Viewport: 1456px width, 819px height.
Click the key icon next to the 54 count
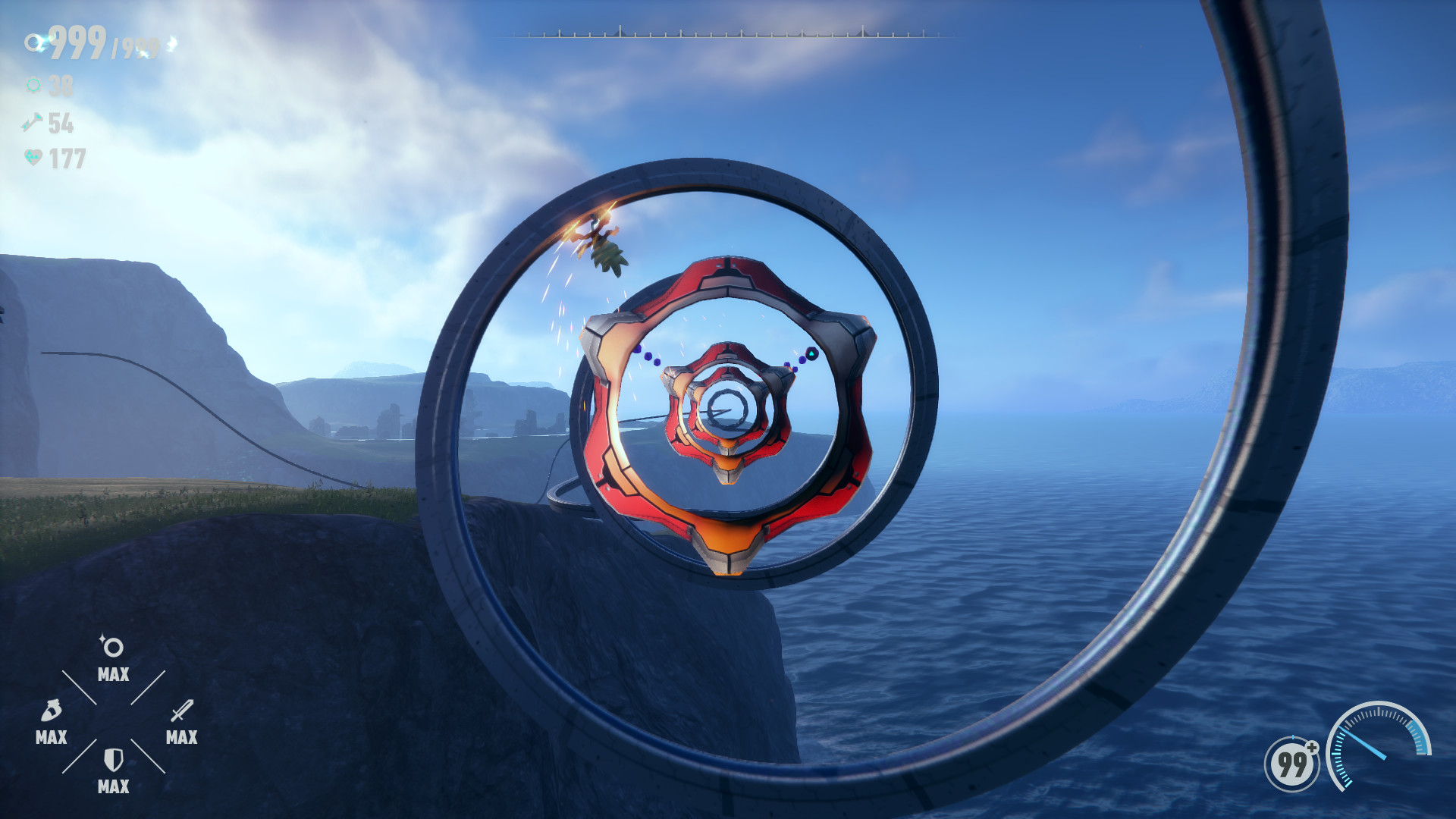pyautogui.click(x=32, y=124)
